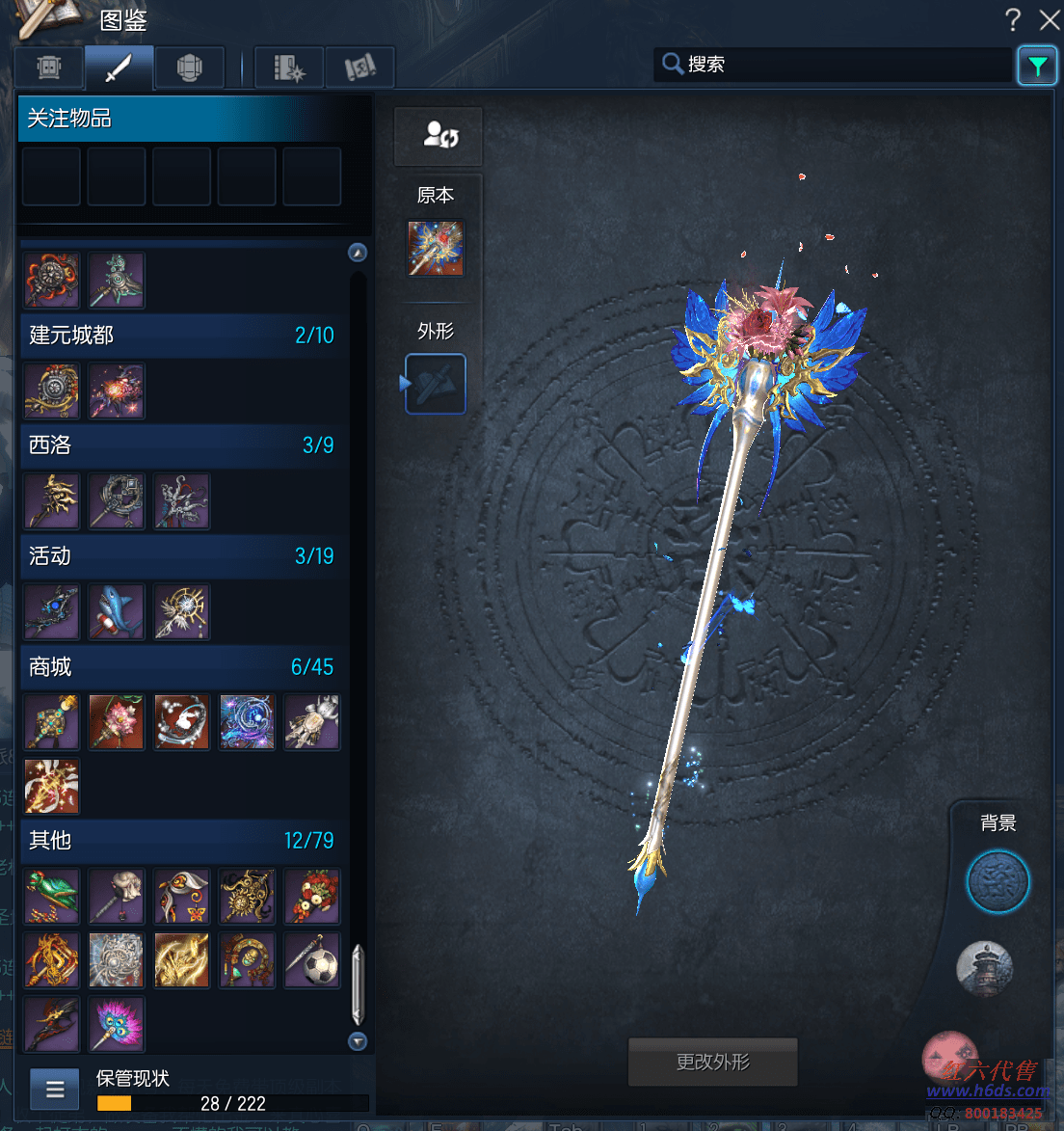This screenshot has width=1064, height=1131.
Task: Select the 原本 original weapon thumbnail
Action: pos(436,248)
